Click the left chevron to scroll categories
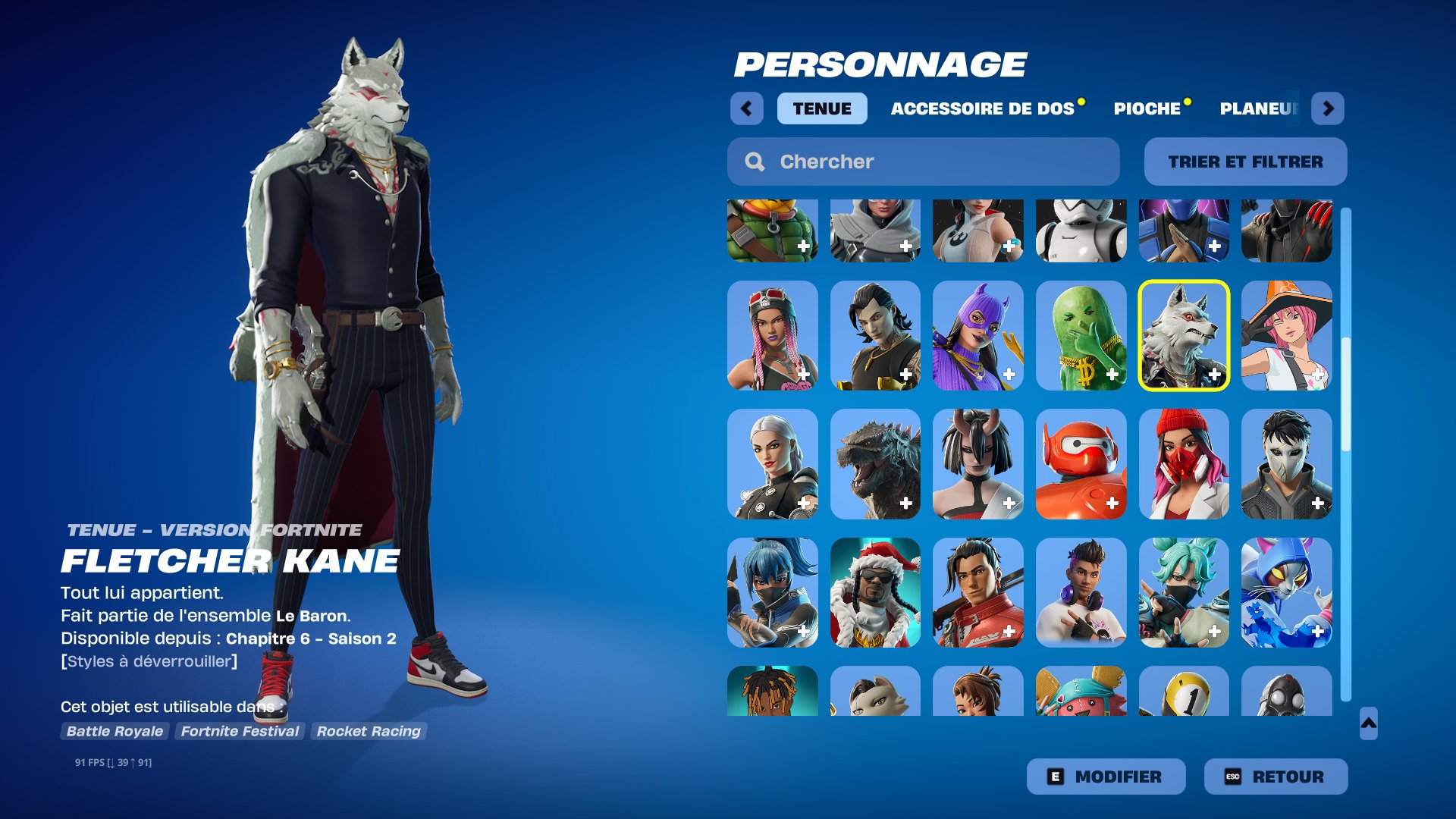Screen dimensions: 1456x819 coord(747,108)
